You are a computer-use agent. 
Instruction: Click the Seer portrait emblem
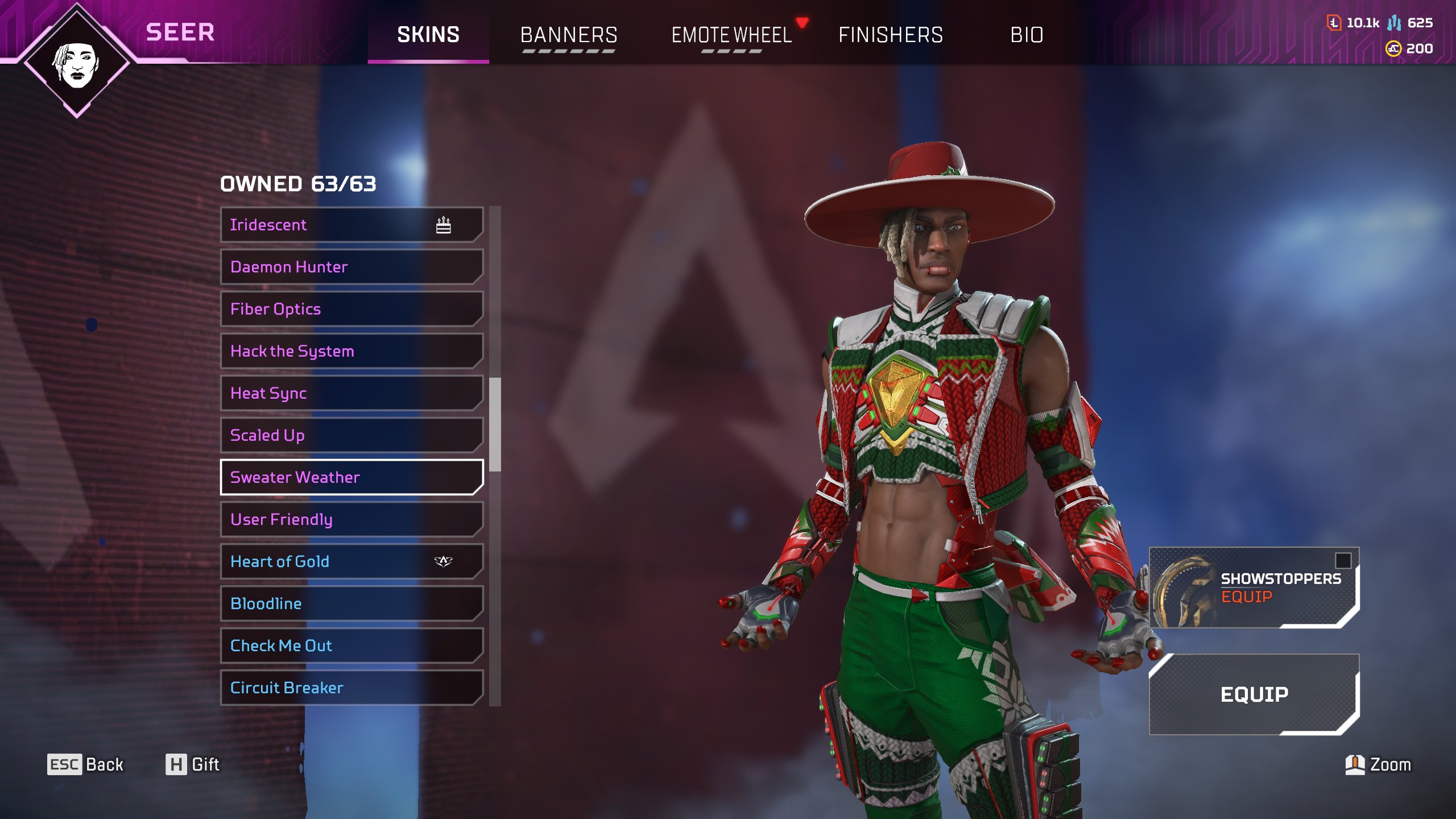tap(77, 61)
